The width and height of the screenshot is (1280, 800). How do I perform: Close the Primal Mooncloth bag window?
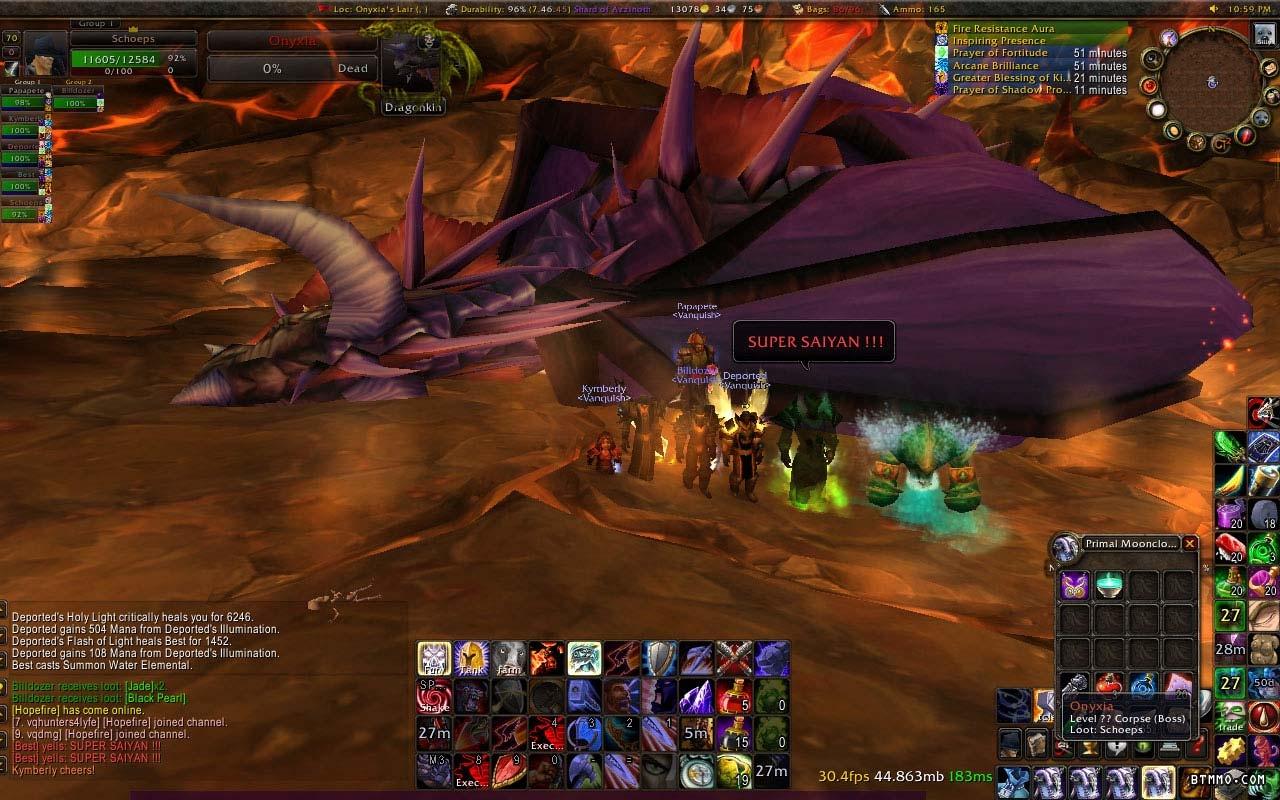click(x=1189, y=544)
